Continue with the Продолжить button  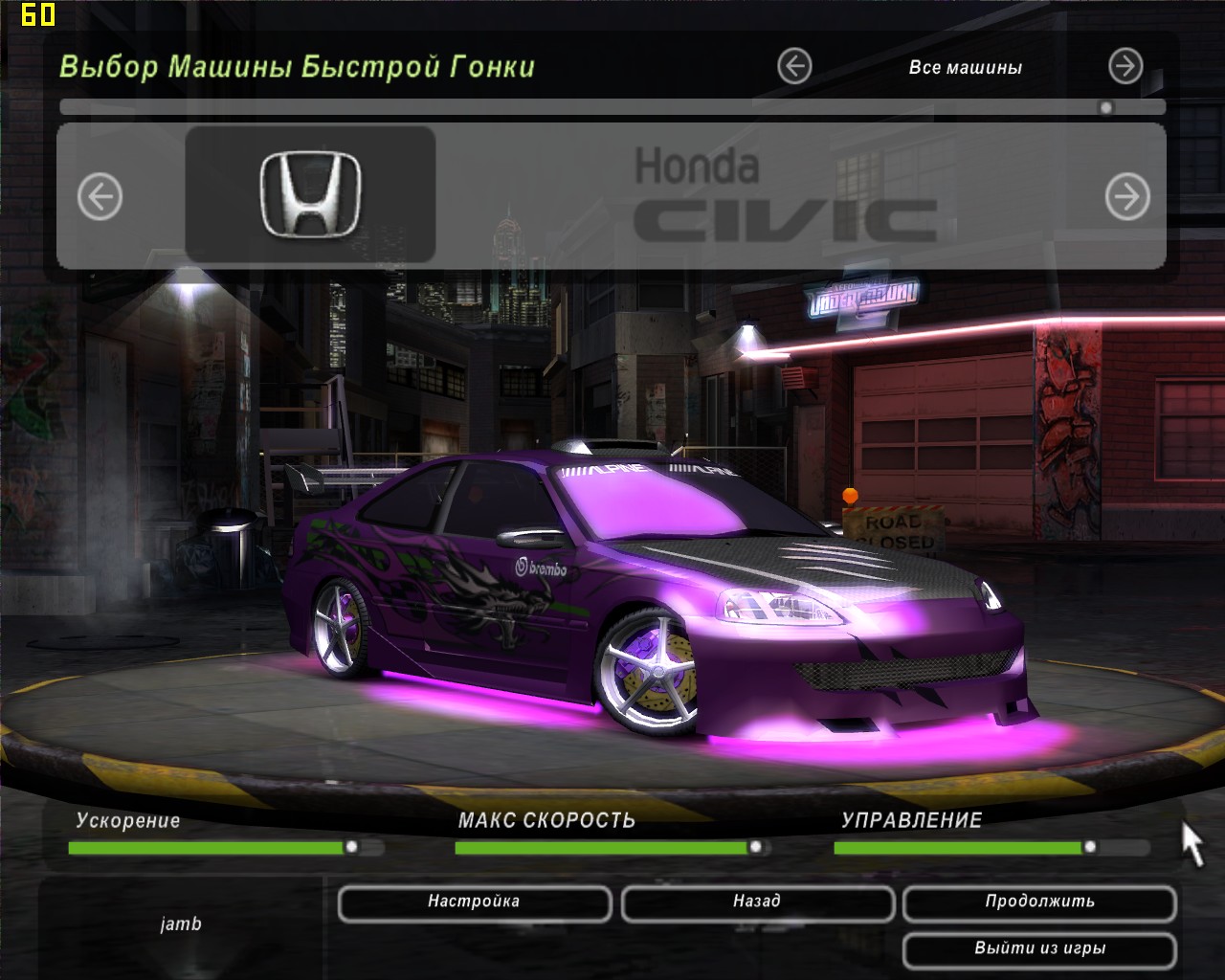[x=1039, y=902]
